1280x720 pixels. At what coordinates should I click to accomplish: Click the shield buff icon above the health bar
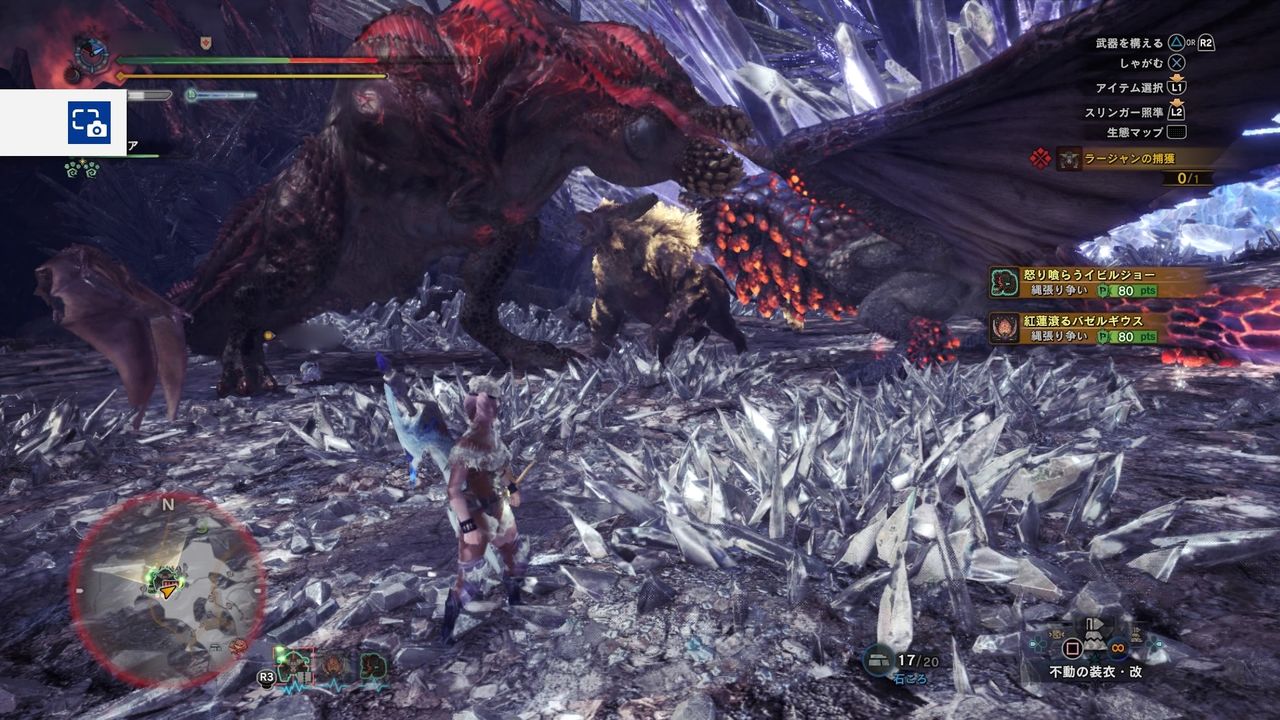[205, 43]
